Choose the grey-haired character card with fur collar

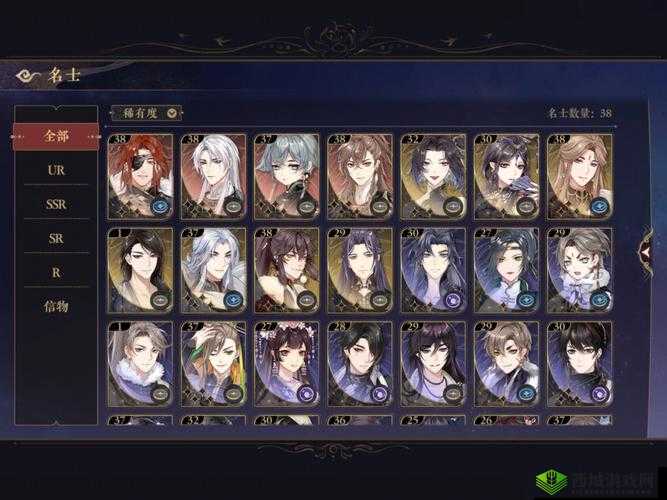pyautogui.click(x=139, y=362)
